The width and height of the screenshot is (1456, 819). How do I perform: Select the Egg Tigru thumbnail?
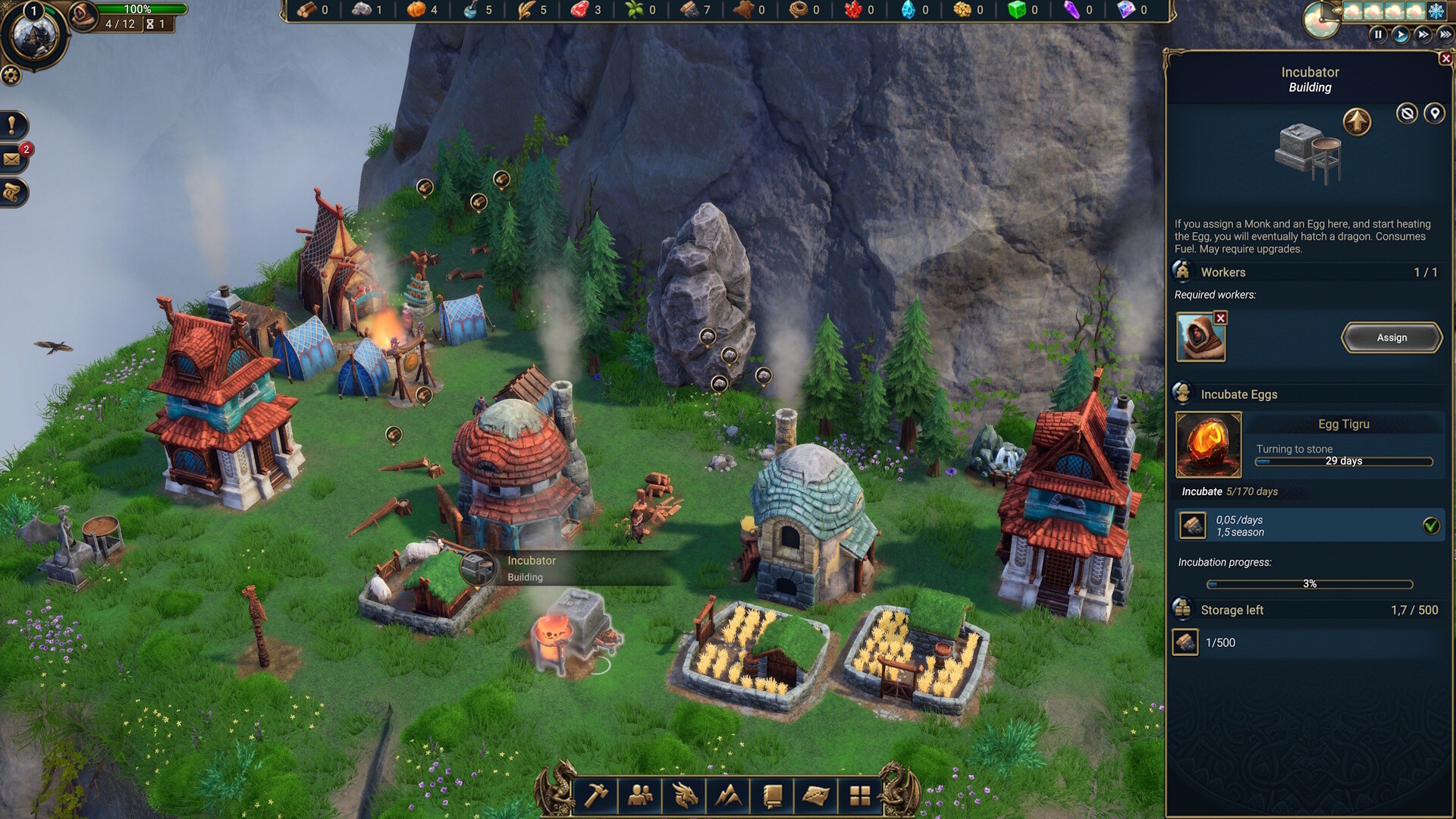tap(1208, 444)
